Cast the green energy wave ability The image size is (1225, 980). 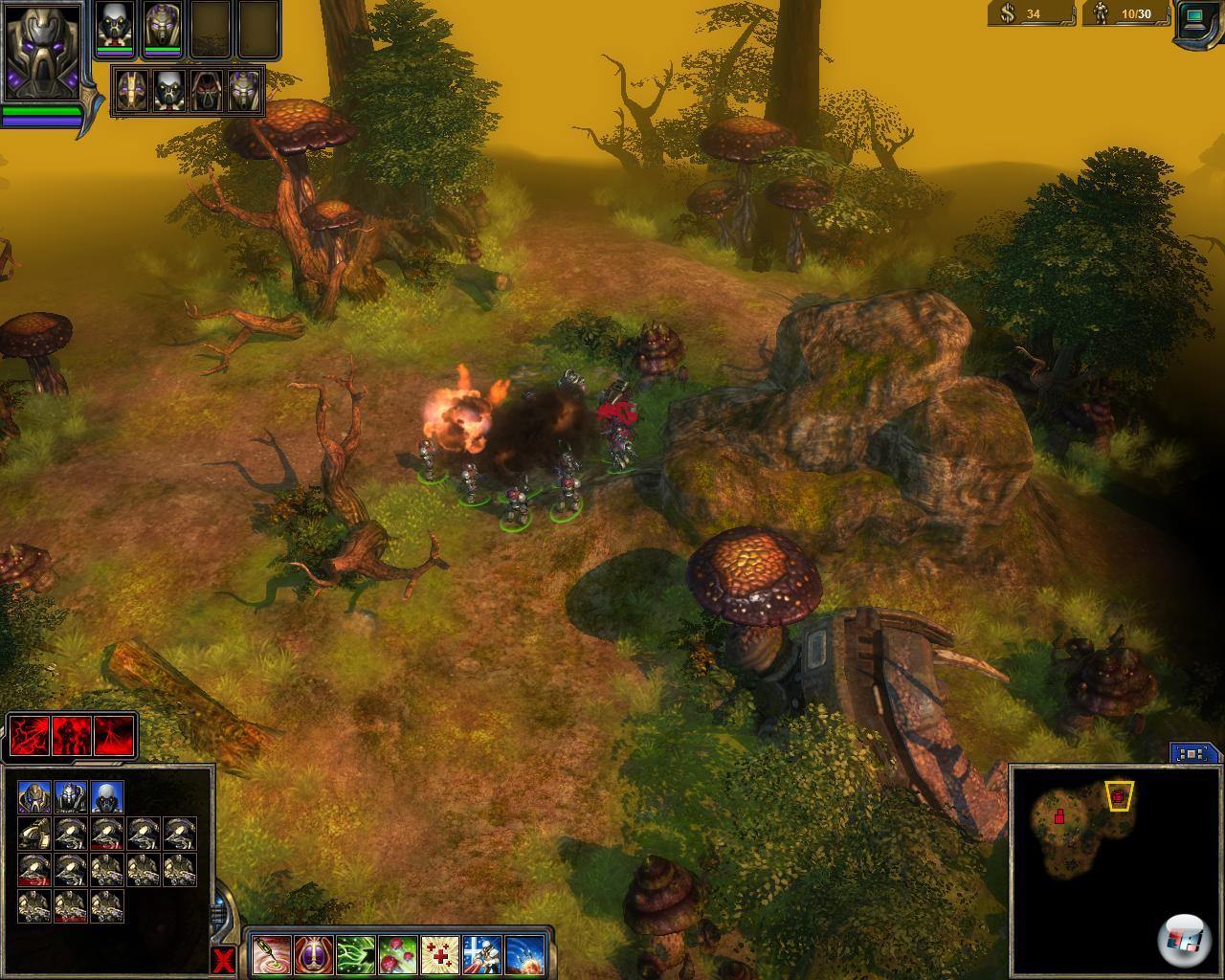[x=354, y=953]
